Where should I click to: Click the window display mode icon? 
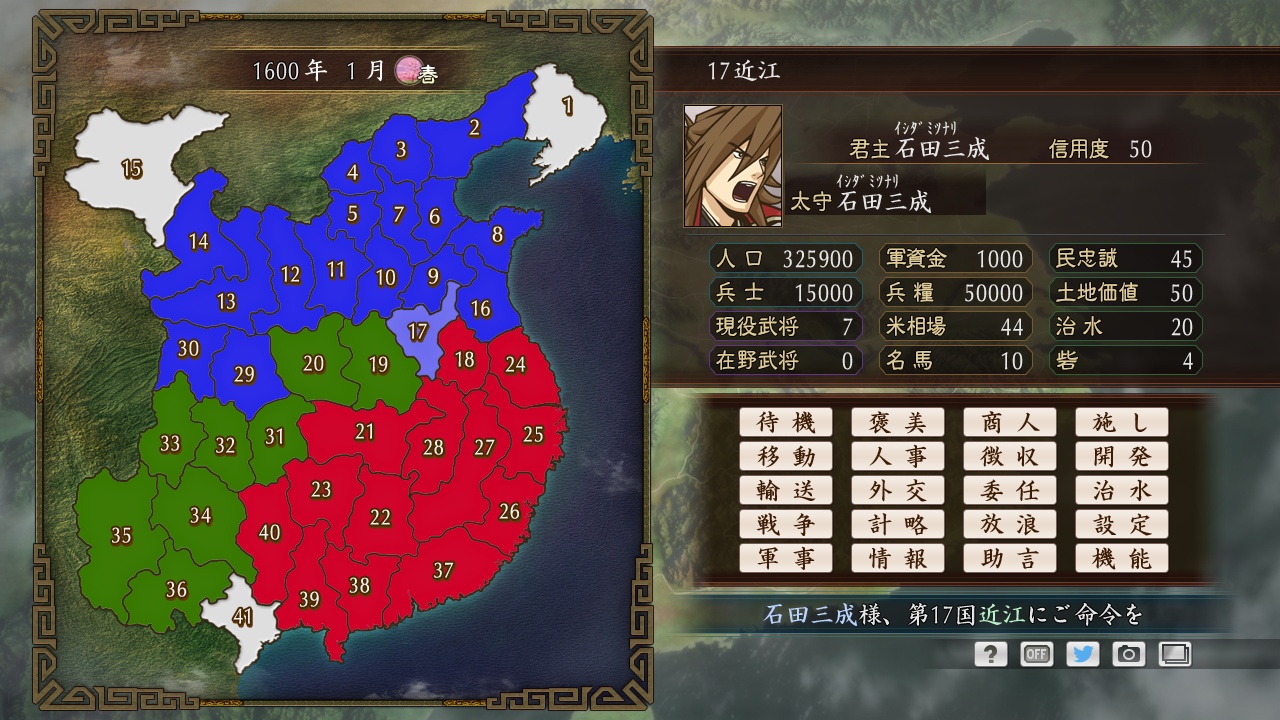pos(1175,654)
